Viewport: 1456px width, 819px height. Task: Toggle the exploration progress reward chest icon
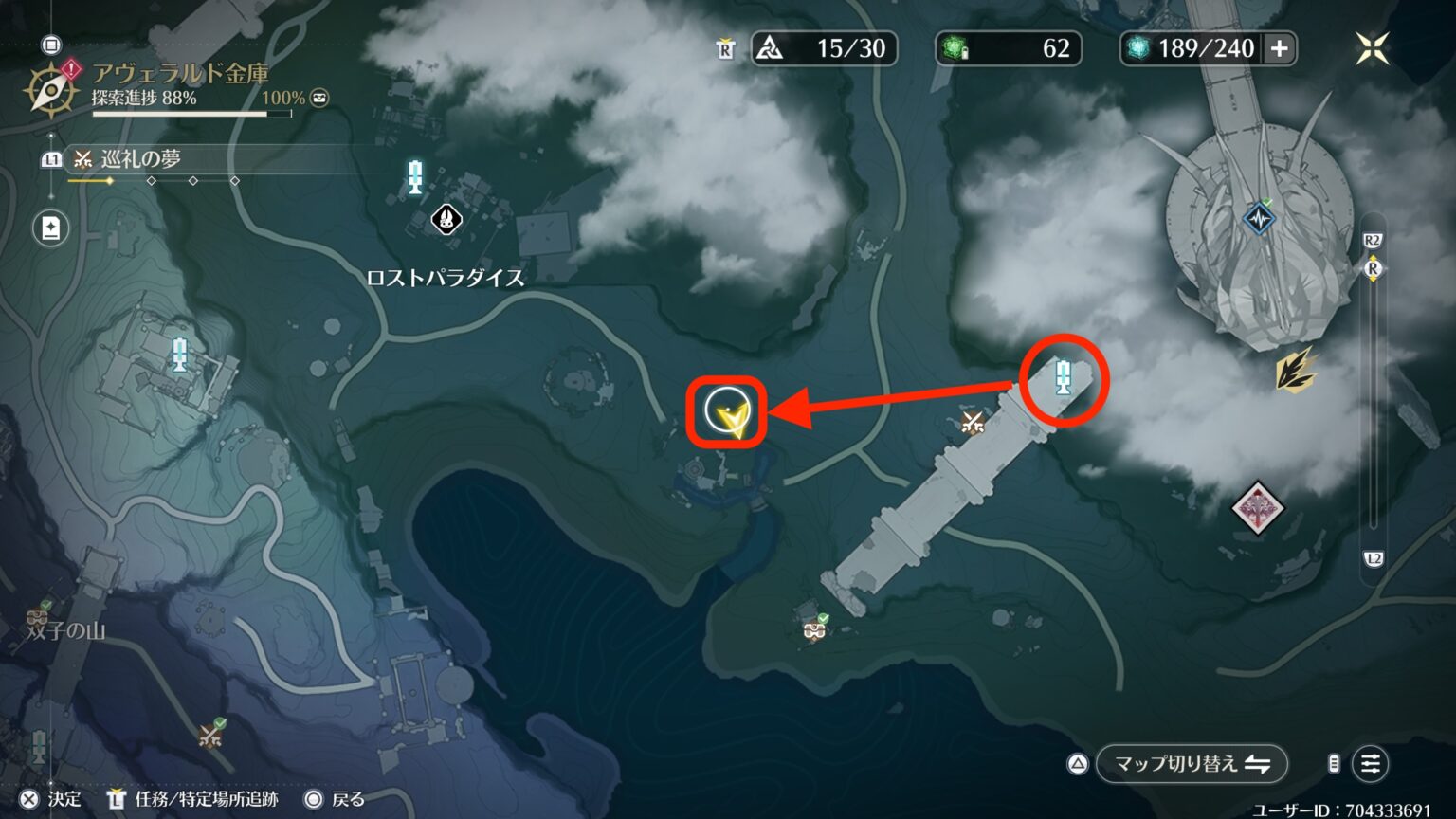pos(319,96)
